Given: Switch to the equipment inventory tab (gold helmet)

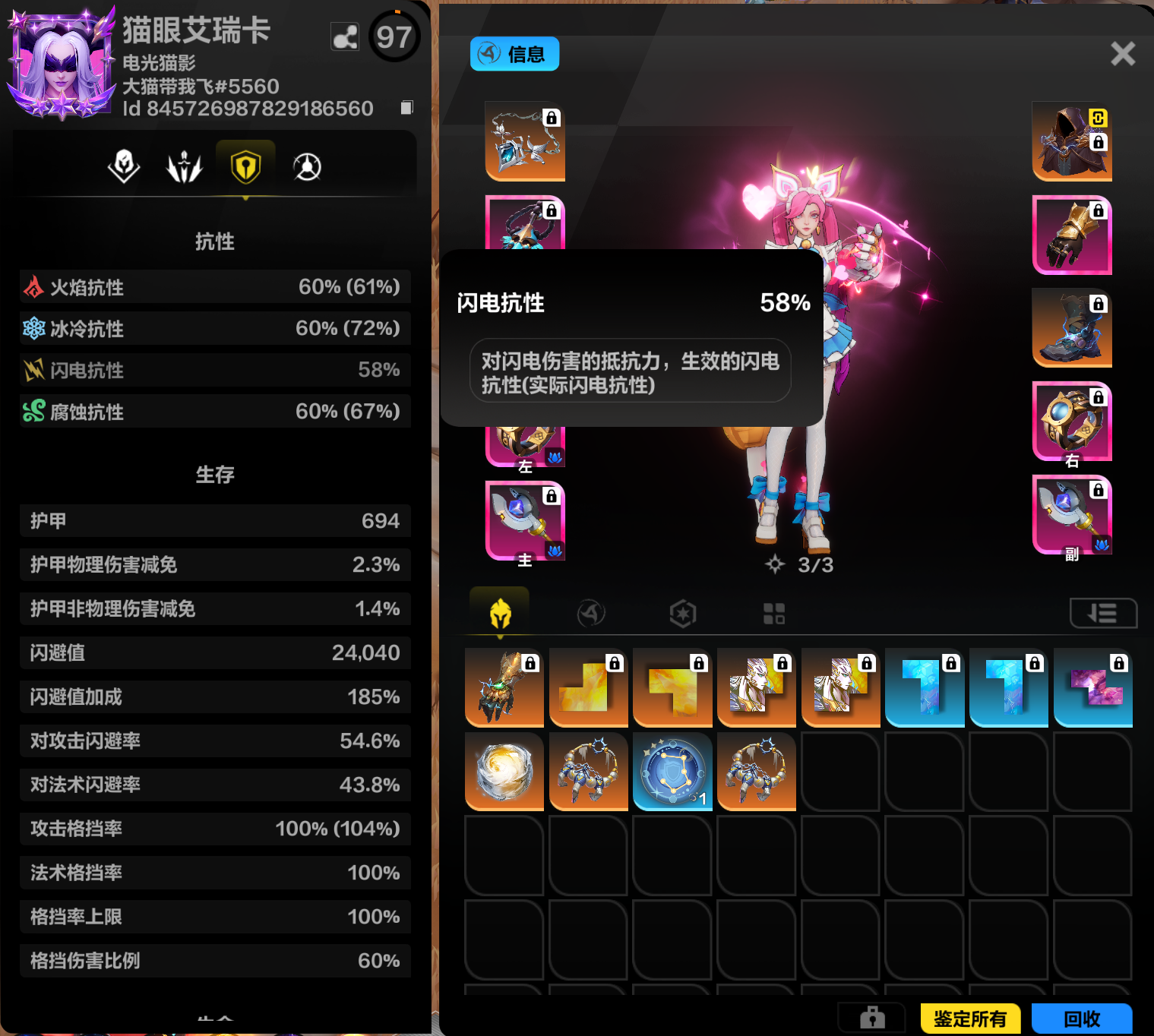Looking at the screenshot, I should pos(500,612).
